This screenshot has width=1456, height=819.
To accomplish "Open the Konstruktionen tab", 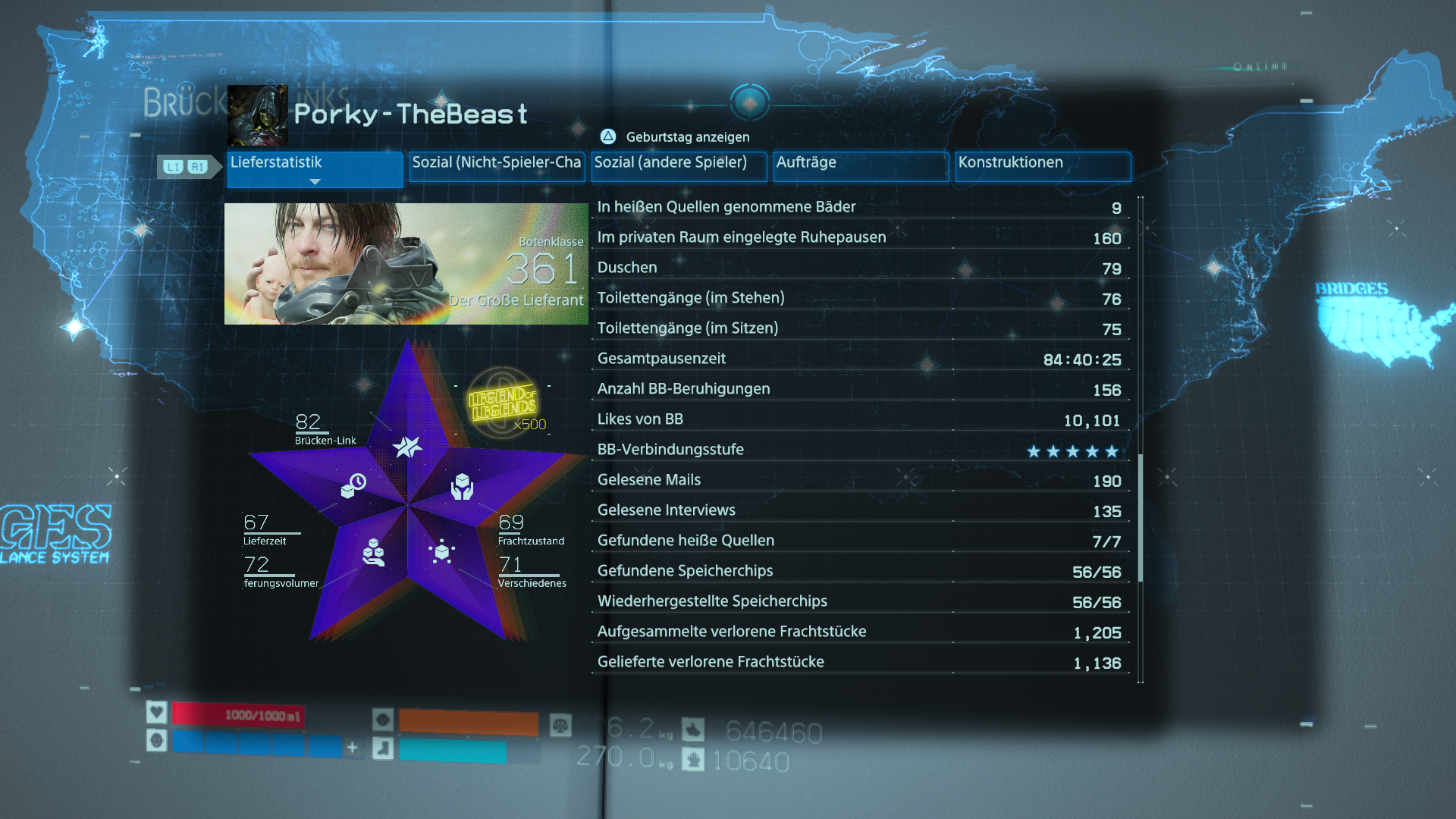I will (1043, 167).
